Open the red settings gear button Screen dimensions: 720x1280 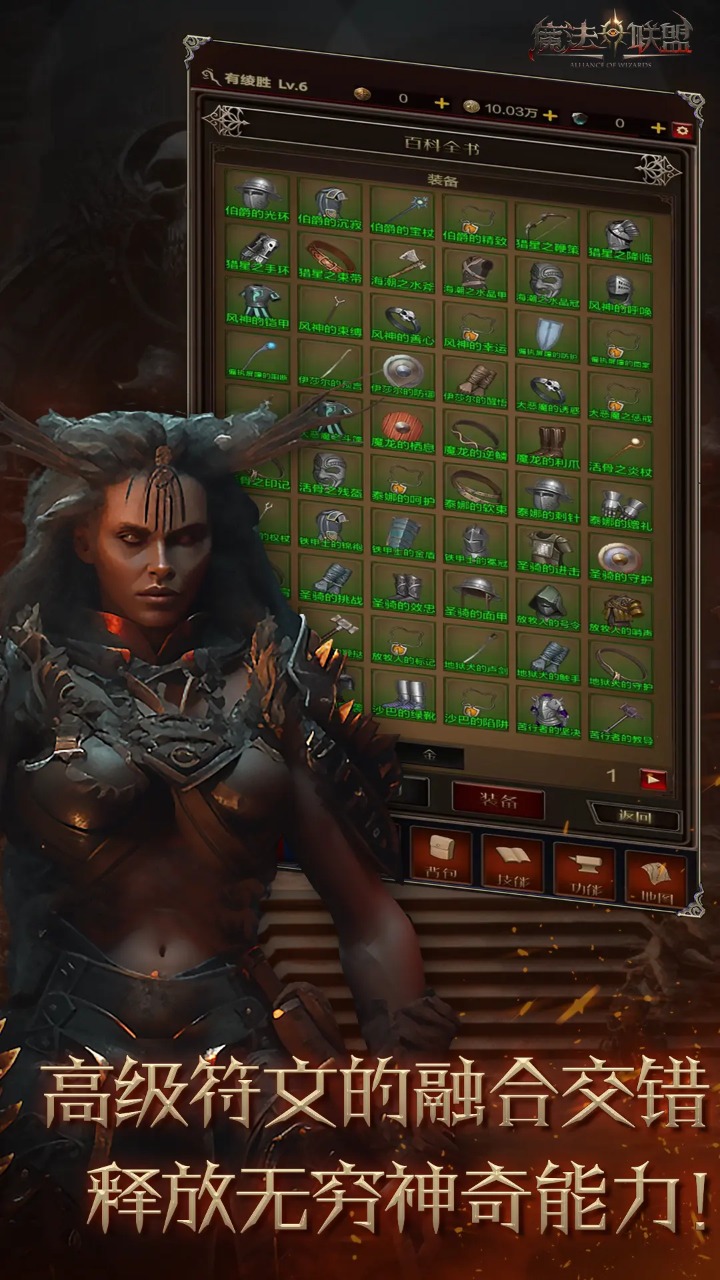[684, 129]
